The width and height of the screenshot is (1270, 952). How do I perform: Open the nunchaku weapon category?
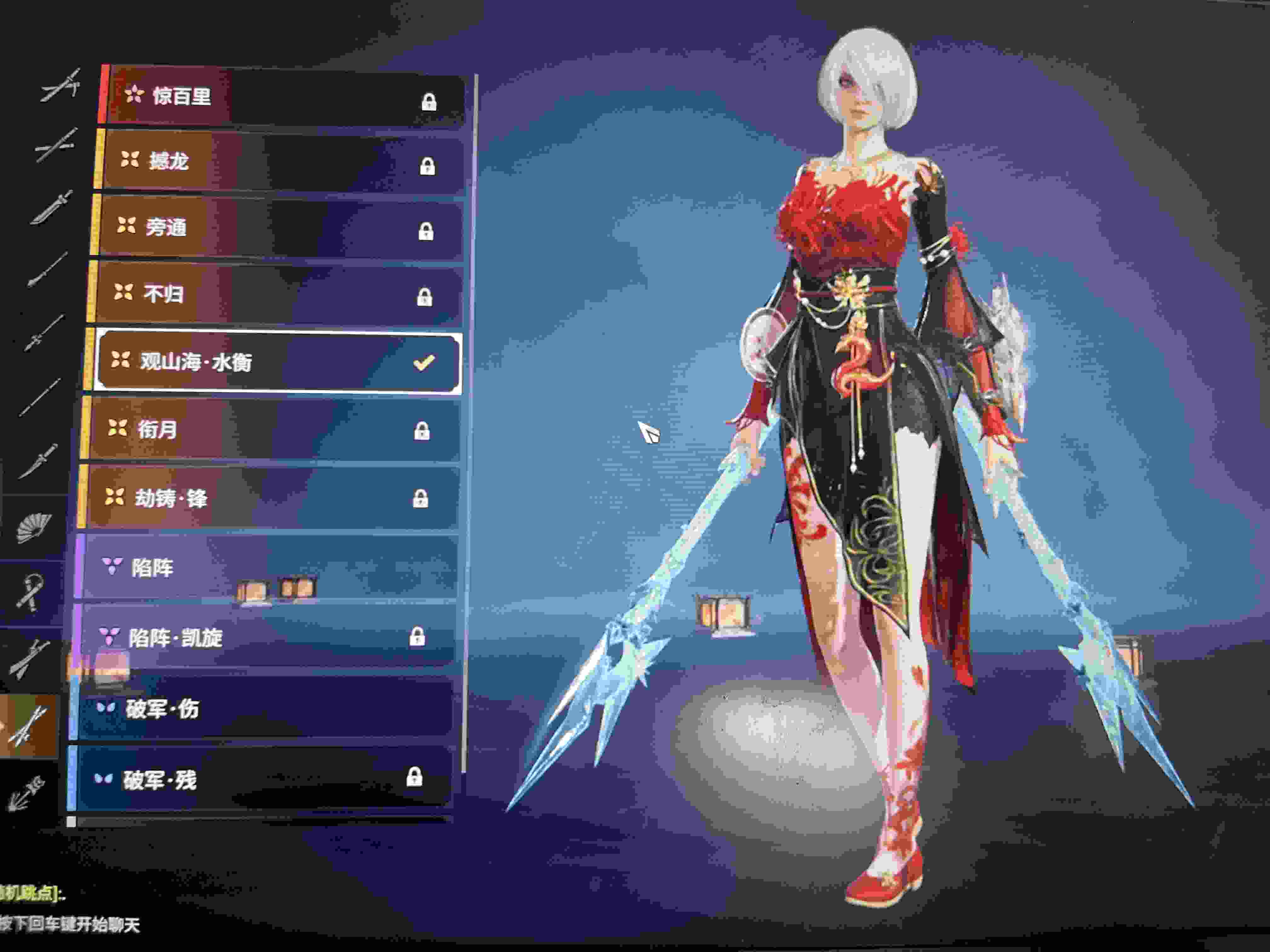tap(30, 591)
